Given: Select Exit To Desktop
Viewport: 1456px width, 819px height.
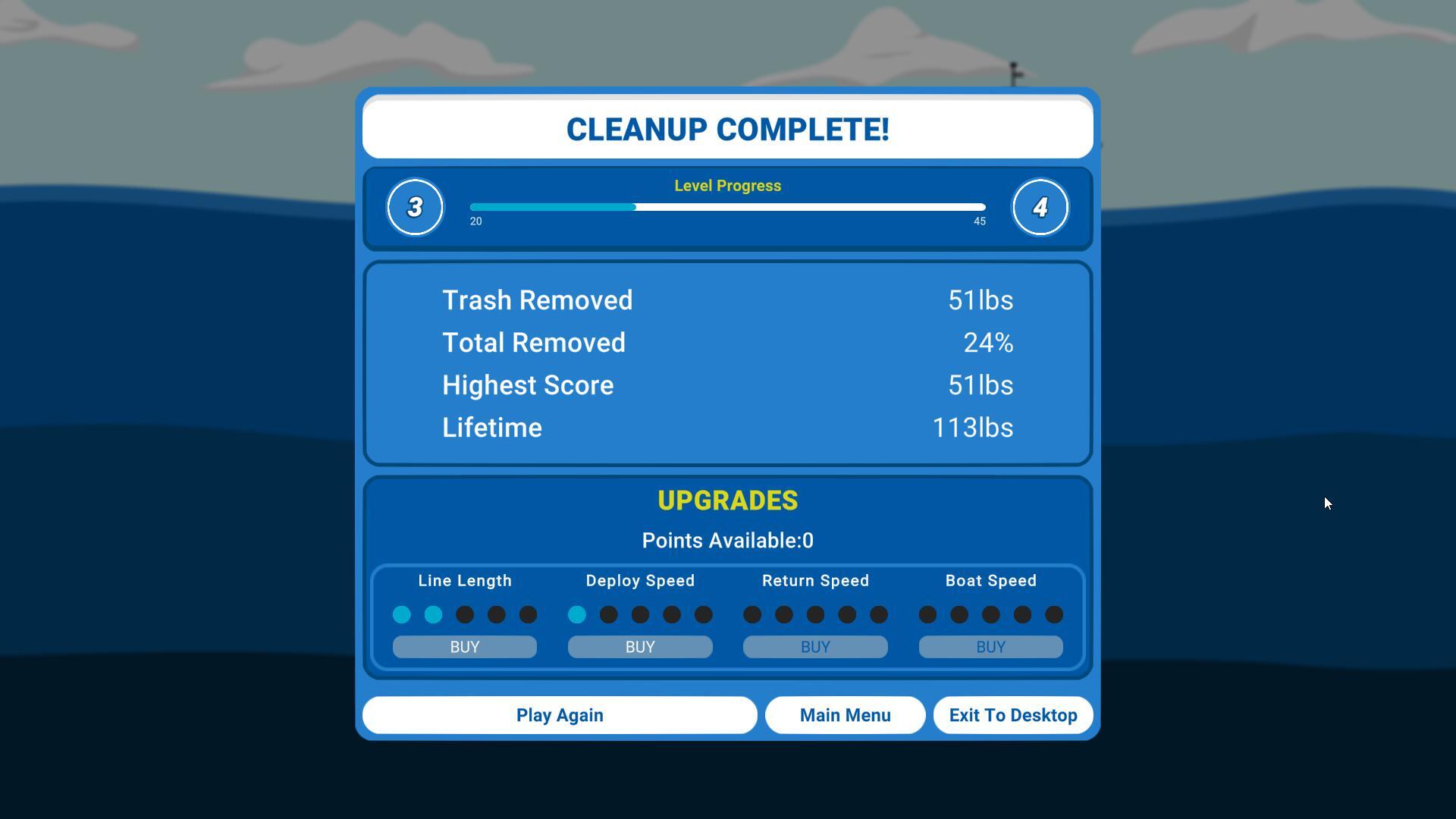Looking at the screenshot, I should pos(1012,714).
